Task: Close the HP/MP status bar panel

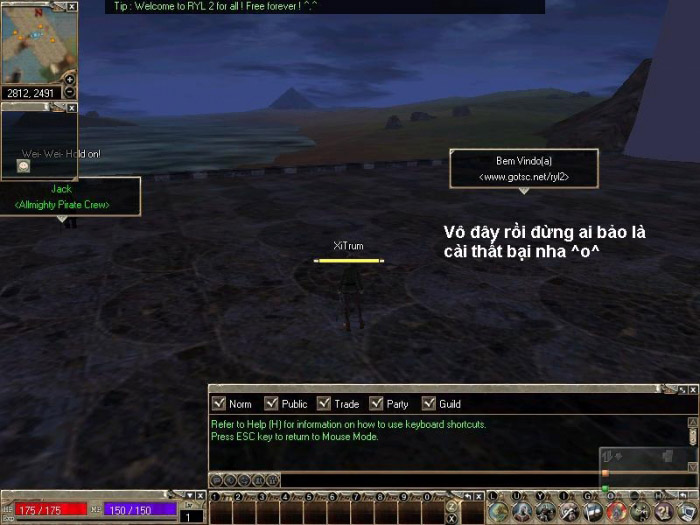Action: pos(200,495)
